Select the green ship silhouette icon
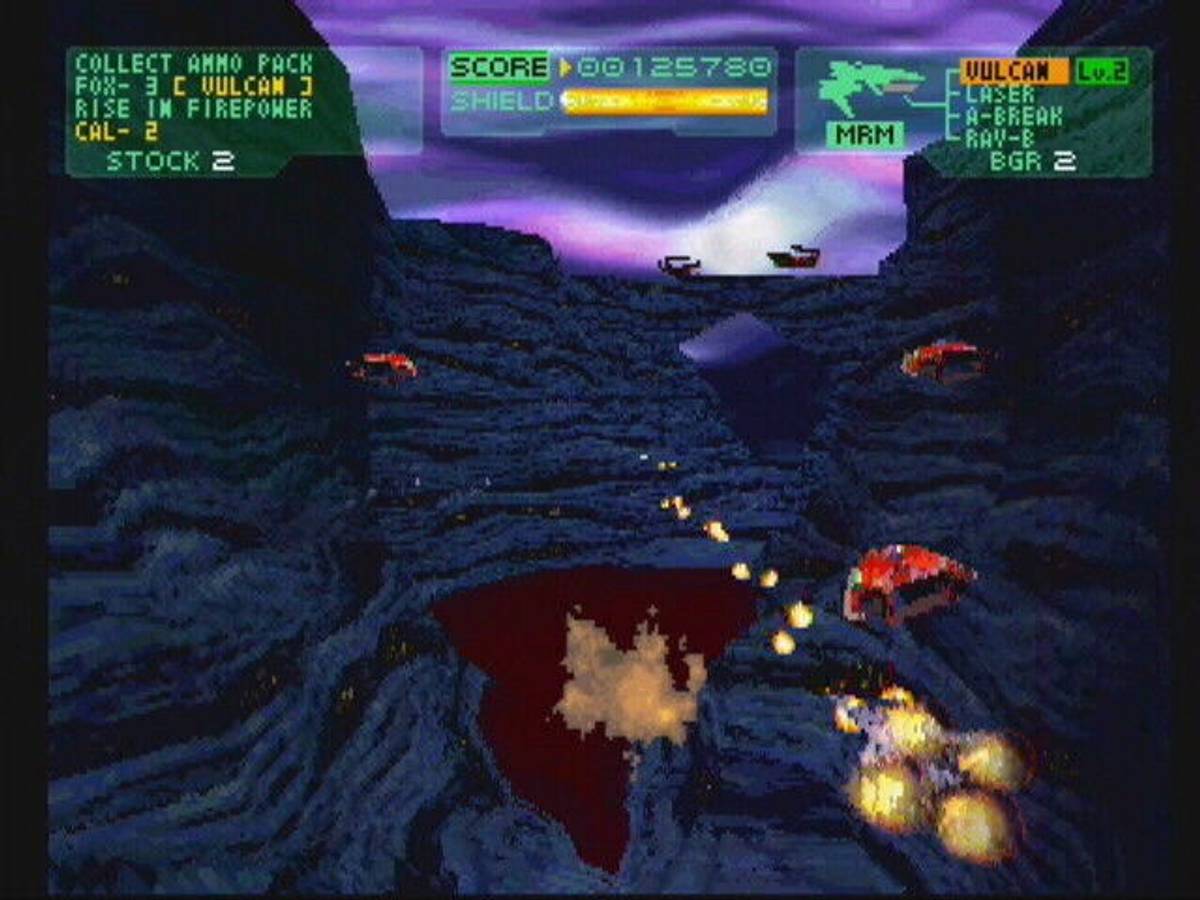Viewport: 1200px width, 900px height. pyautogui.click(x=868, y=85)
